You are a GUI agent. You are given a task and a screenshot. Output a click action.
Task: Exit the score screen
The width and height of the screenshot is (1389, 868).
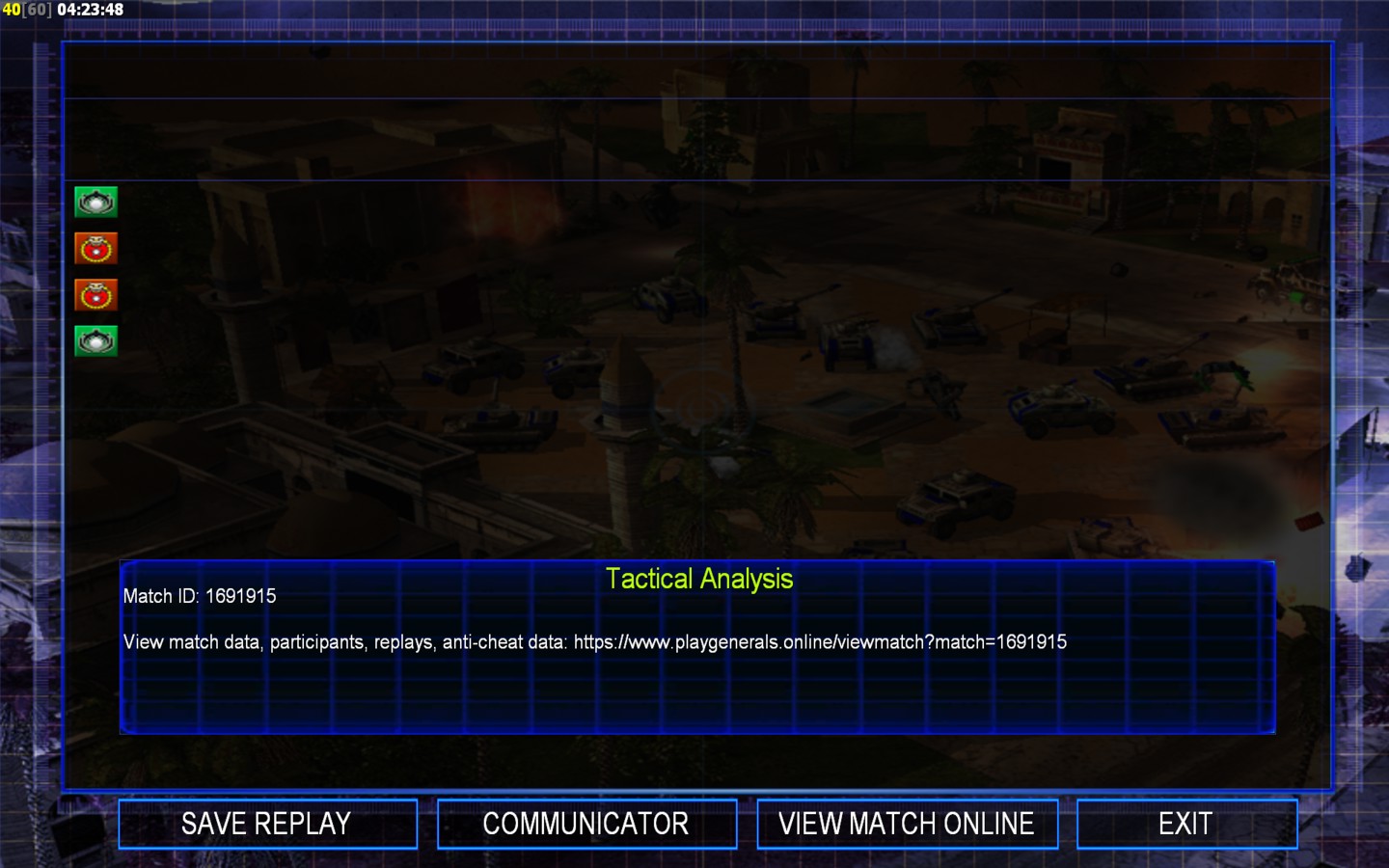coord(1185,824)
